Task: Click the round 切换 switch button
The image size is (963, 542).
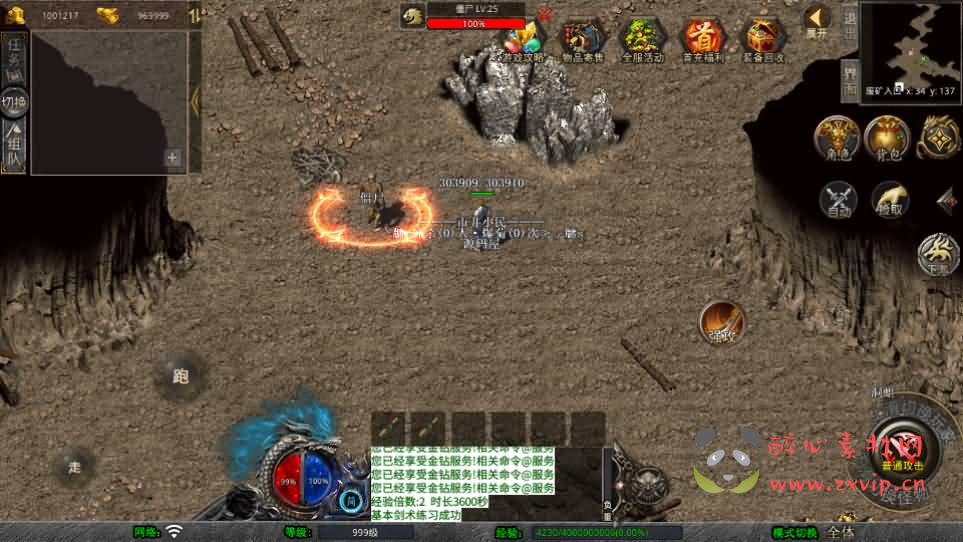Action: [x=14, y=102]
